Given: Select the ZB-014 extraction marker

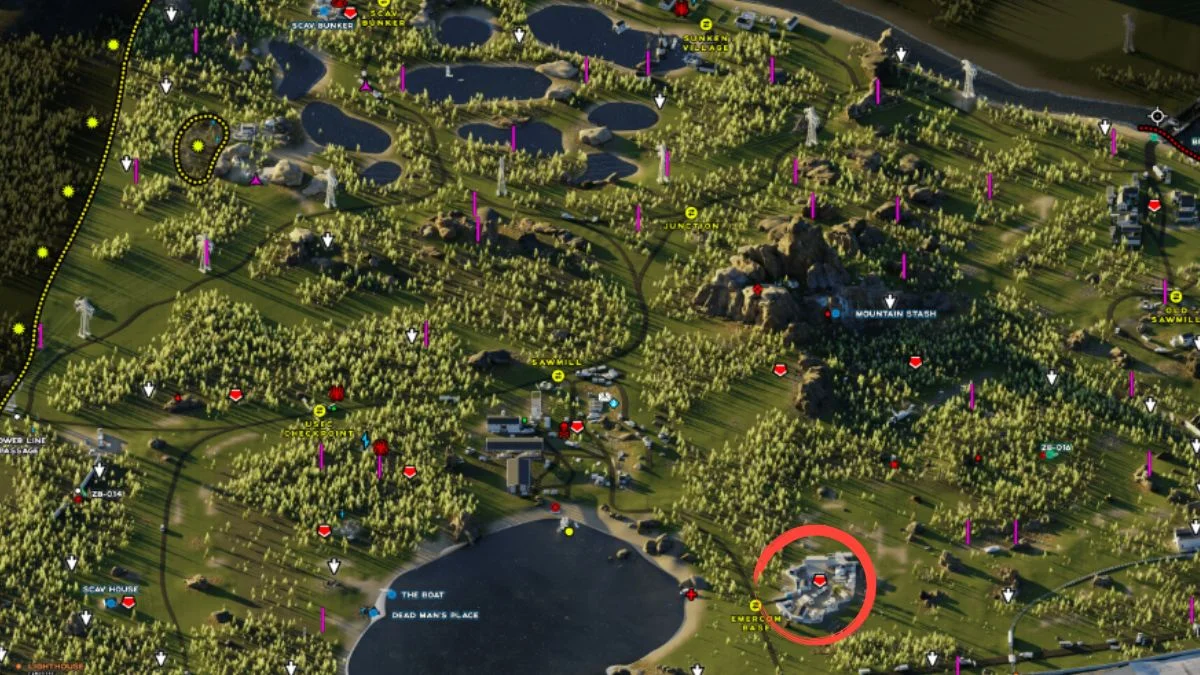Looking at the screenshot, I should click(78, 498).
